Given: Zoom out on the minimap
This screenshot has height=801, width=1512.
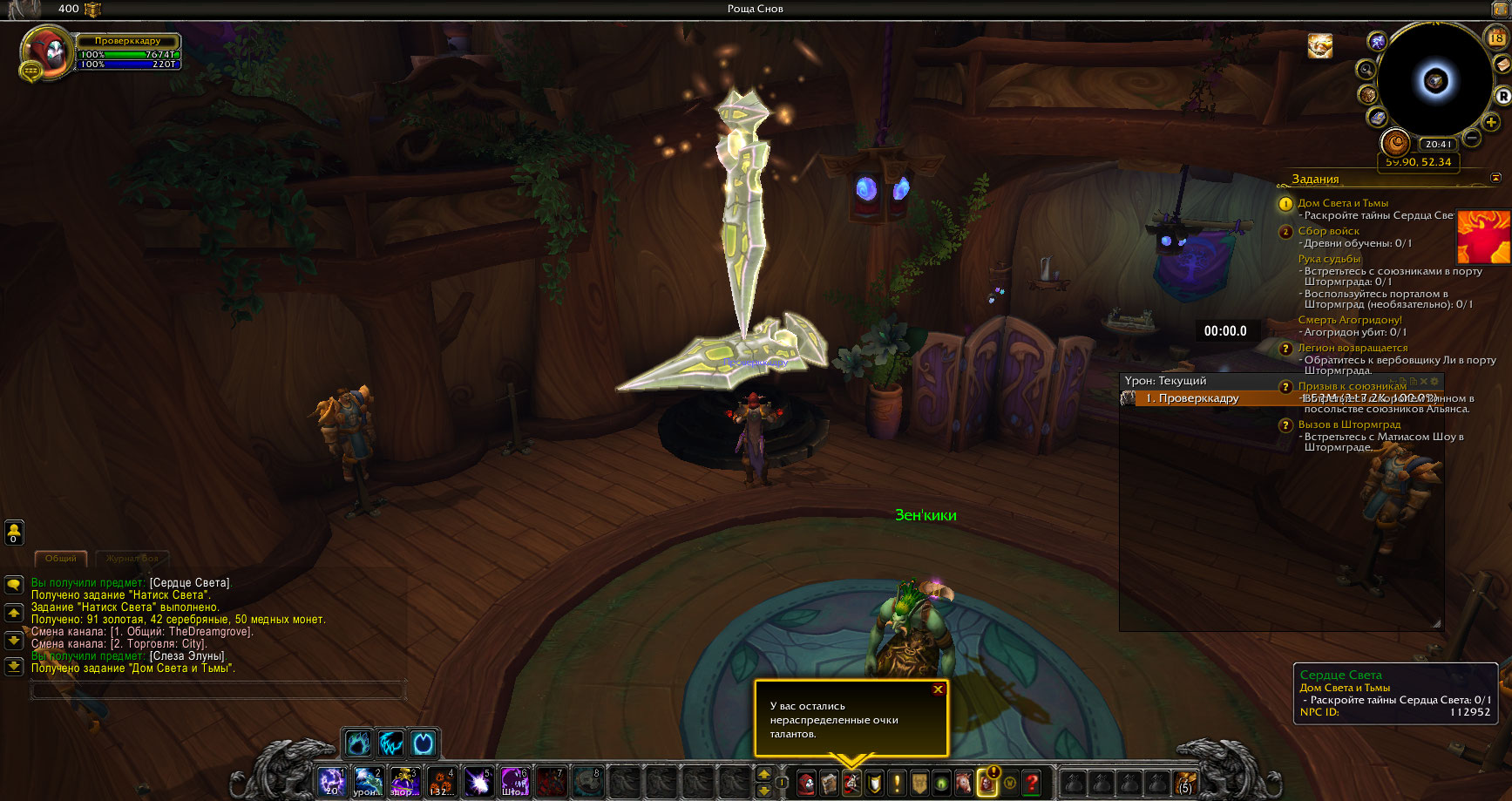Looking at the screenshot, I should tap(1472, 138).
